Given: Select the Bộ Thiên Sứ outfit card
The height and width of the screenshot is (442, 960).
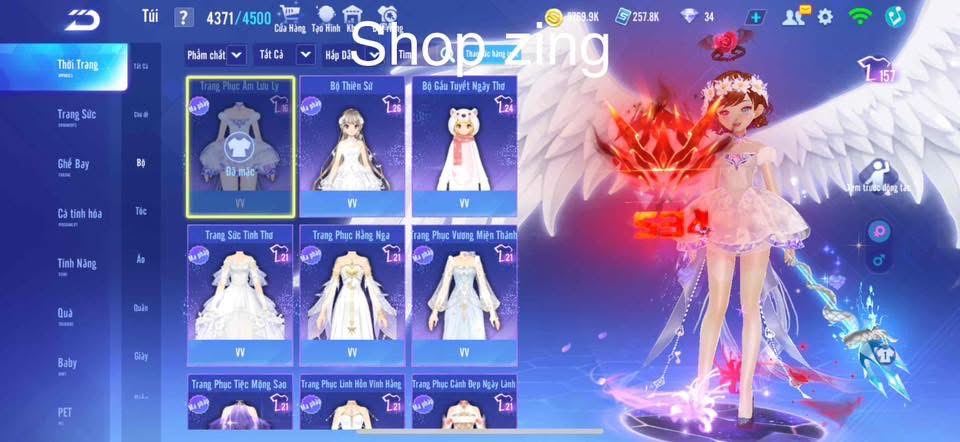Looking at the screenshot, I should [351, 145].
